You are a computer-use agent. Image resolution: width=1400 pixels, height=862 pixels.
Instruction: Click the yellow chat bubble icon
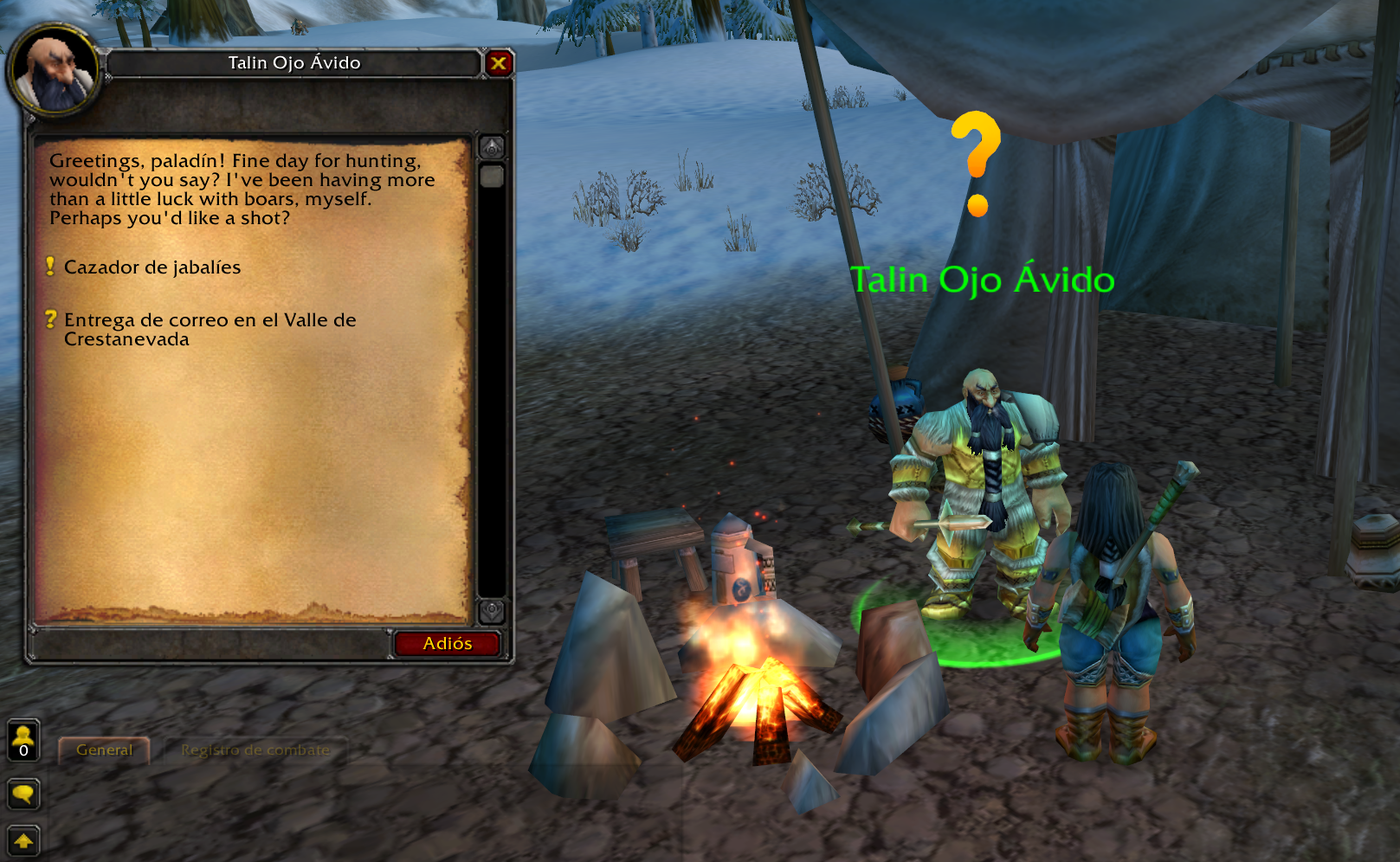(23, 794)
